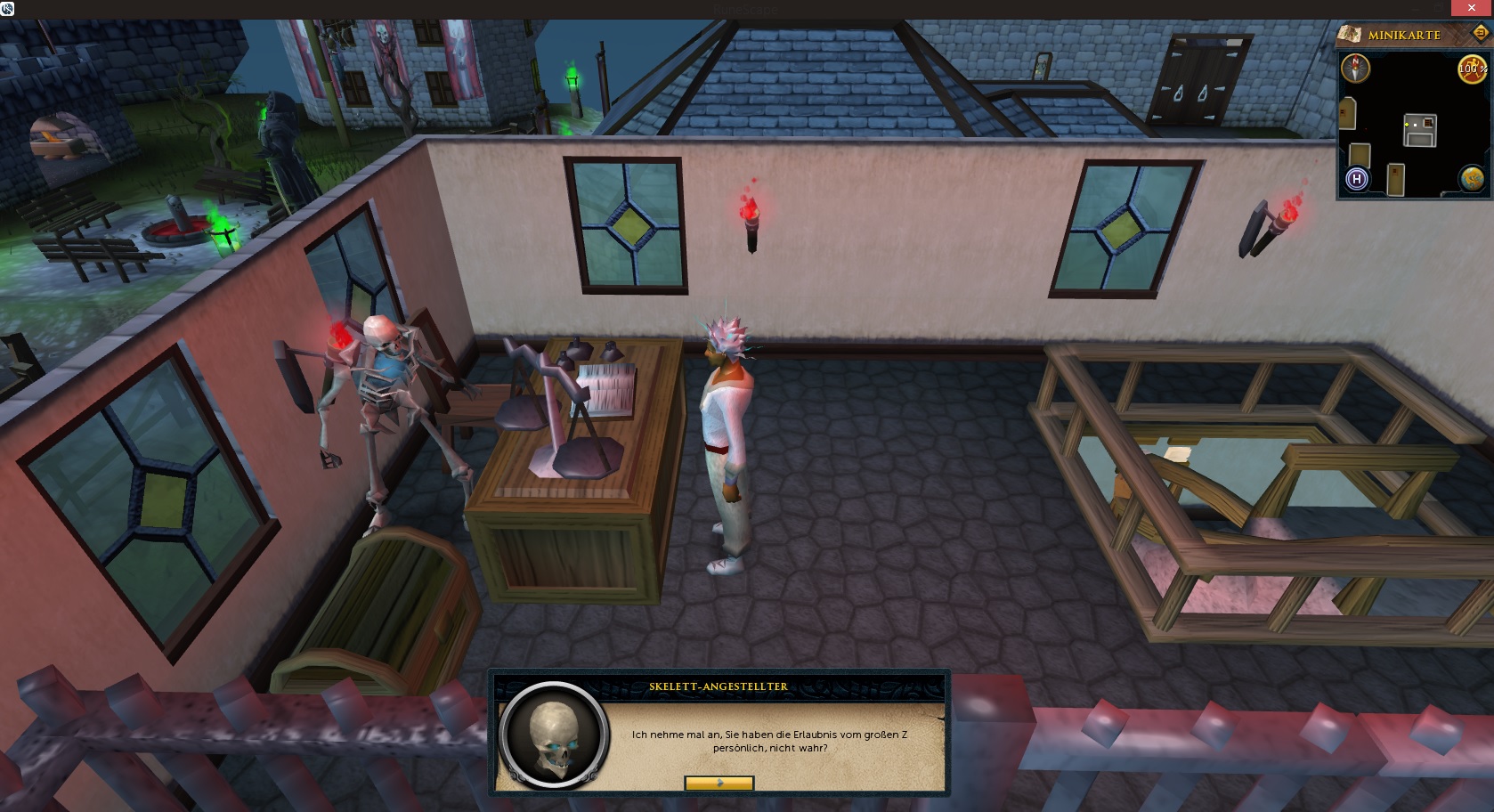Open the world map globe icon
Image resolution: width=1494 pixels, height=812 pixels.
click(1472, 179)
